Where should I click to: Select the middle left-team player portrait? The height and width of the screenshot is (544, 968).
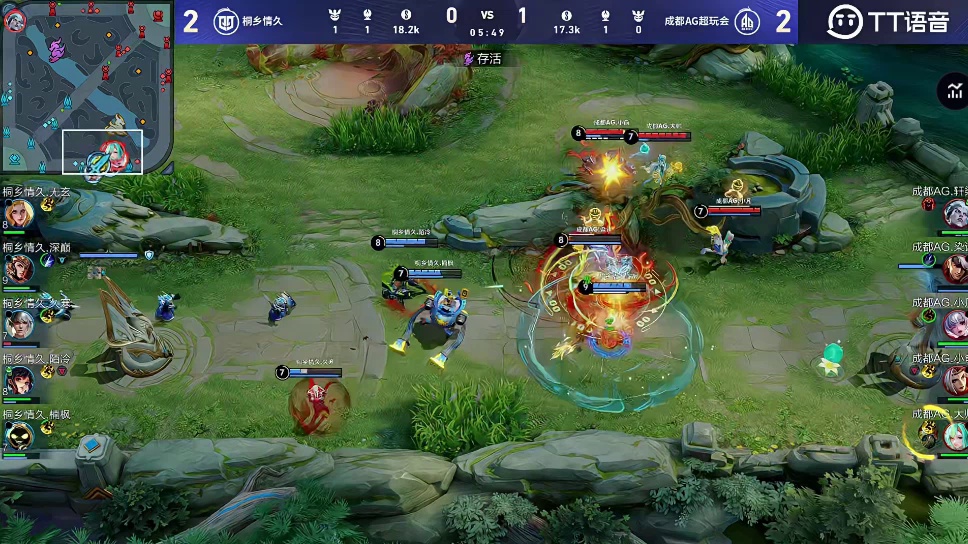[x=18, y=324]
